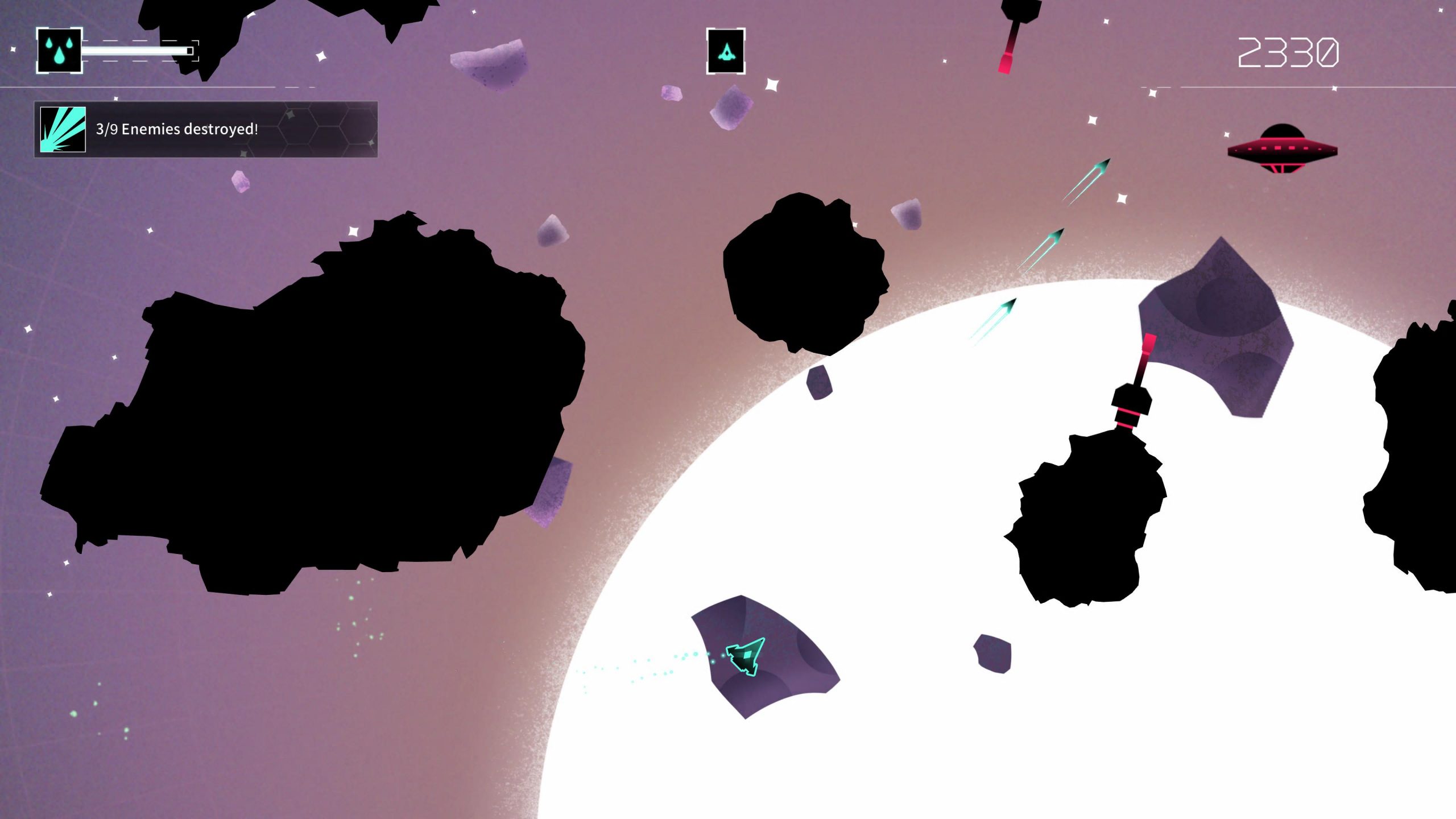Click the water droplets fuel icon
The width and height of the screenshot is (1456, 819).
click(59, 50)
